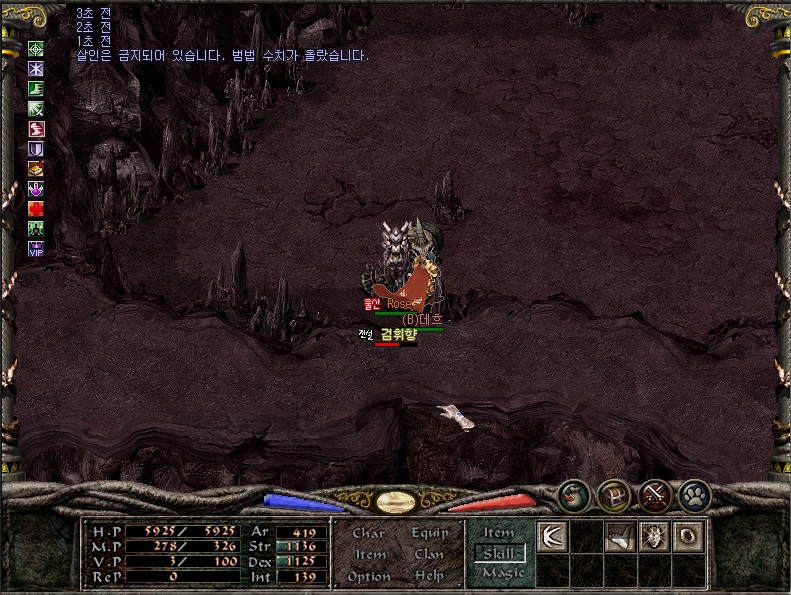
Task: Click the paw print pet button
Action: coord(694,494)
